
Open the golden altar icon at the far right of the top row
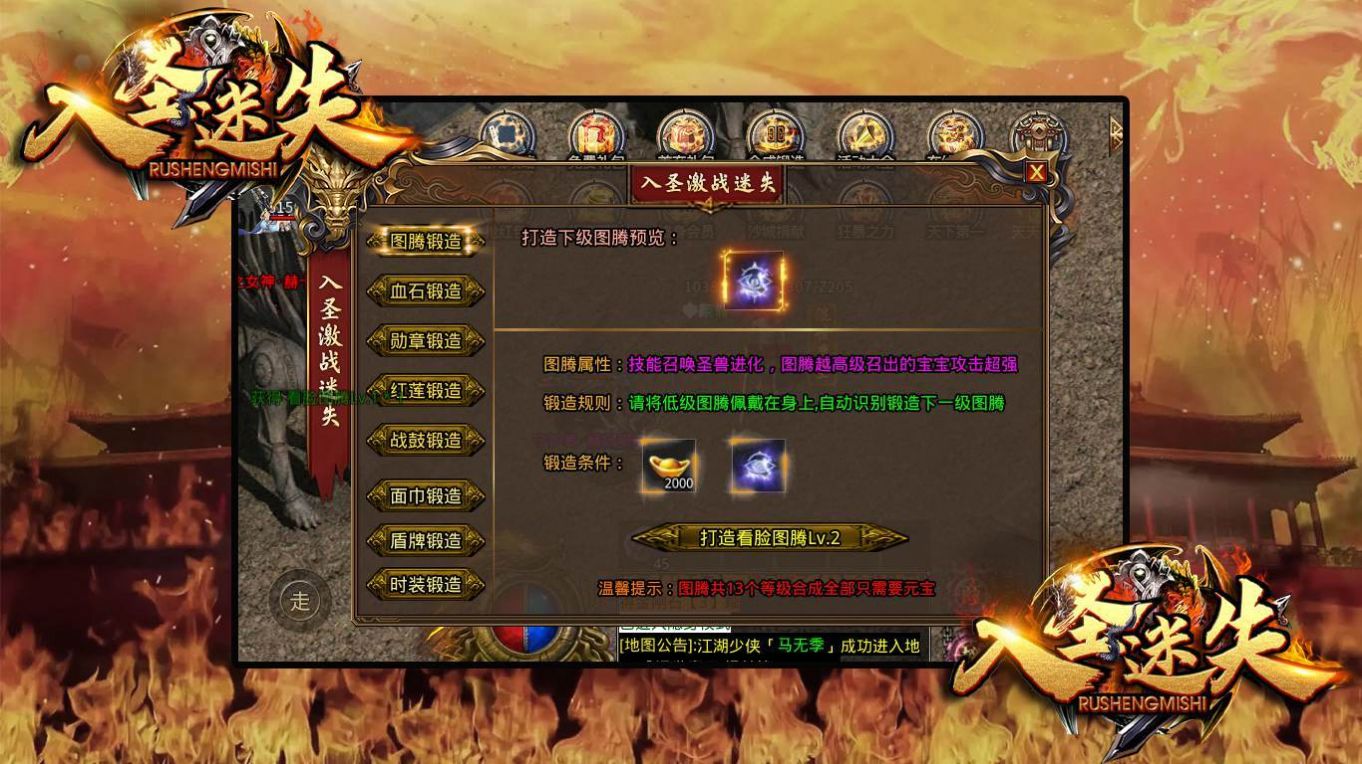point(1035,132)
